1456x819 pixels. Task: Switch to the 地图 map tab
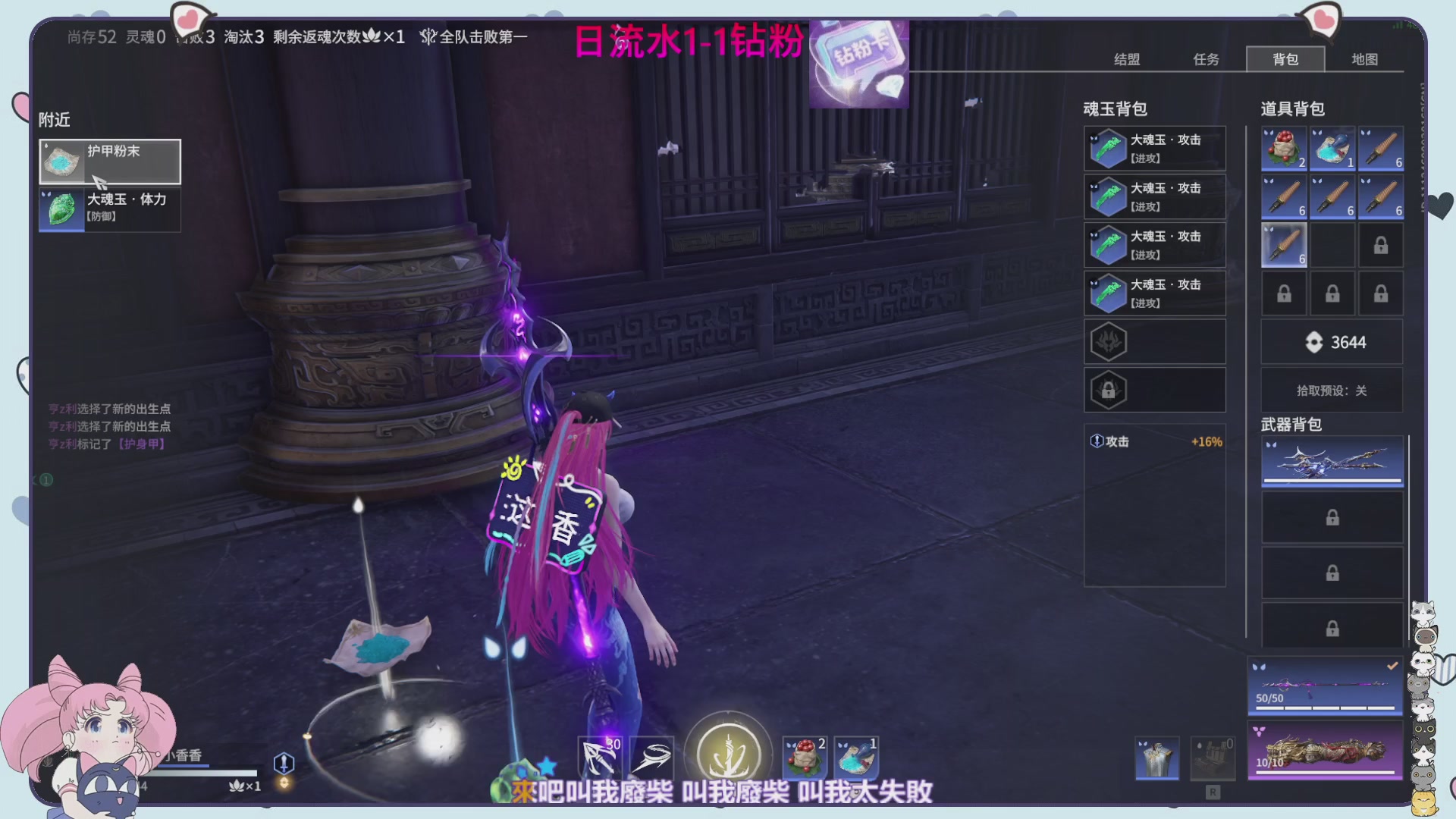coord(1363,59)
